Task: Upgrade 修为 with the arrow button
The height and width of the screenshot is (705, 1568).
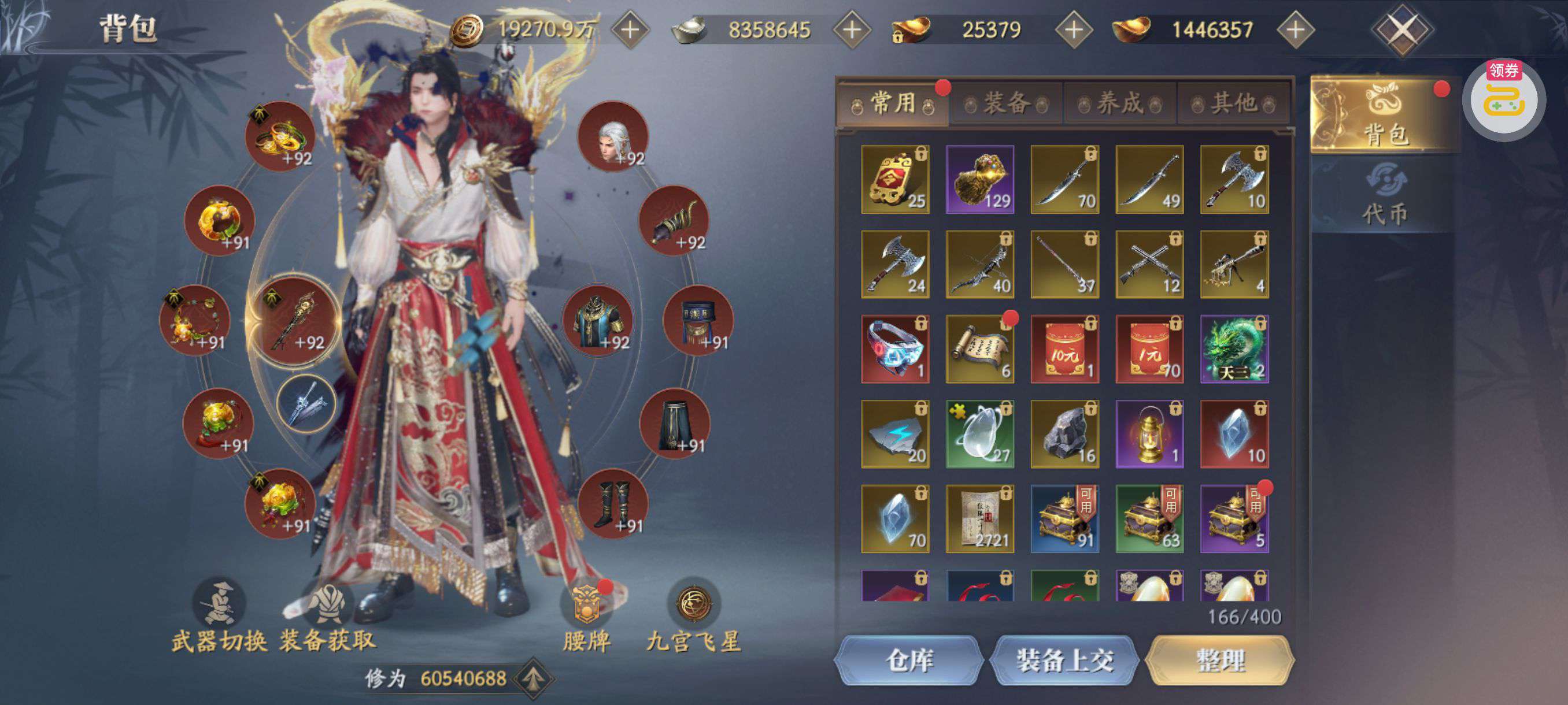Action: (533, 678)
